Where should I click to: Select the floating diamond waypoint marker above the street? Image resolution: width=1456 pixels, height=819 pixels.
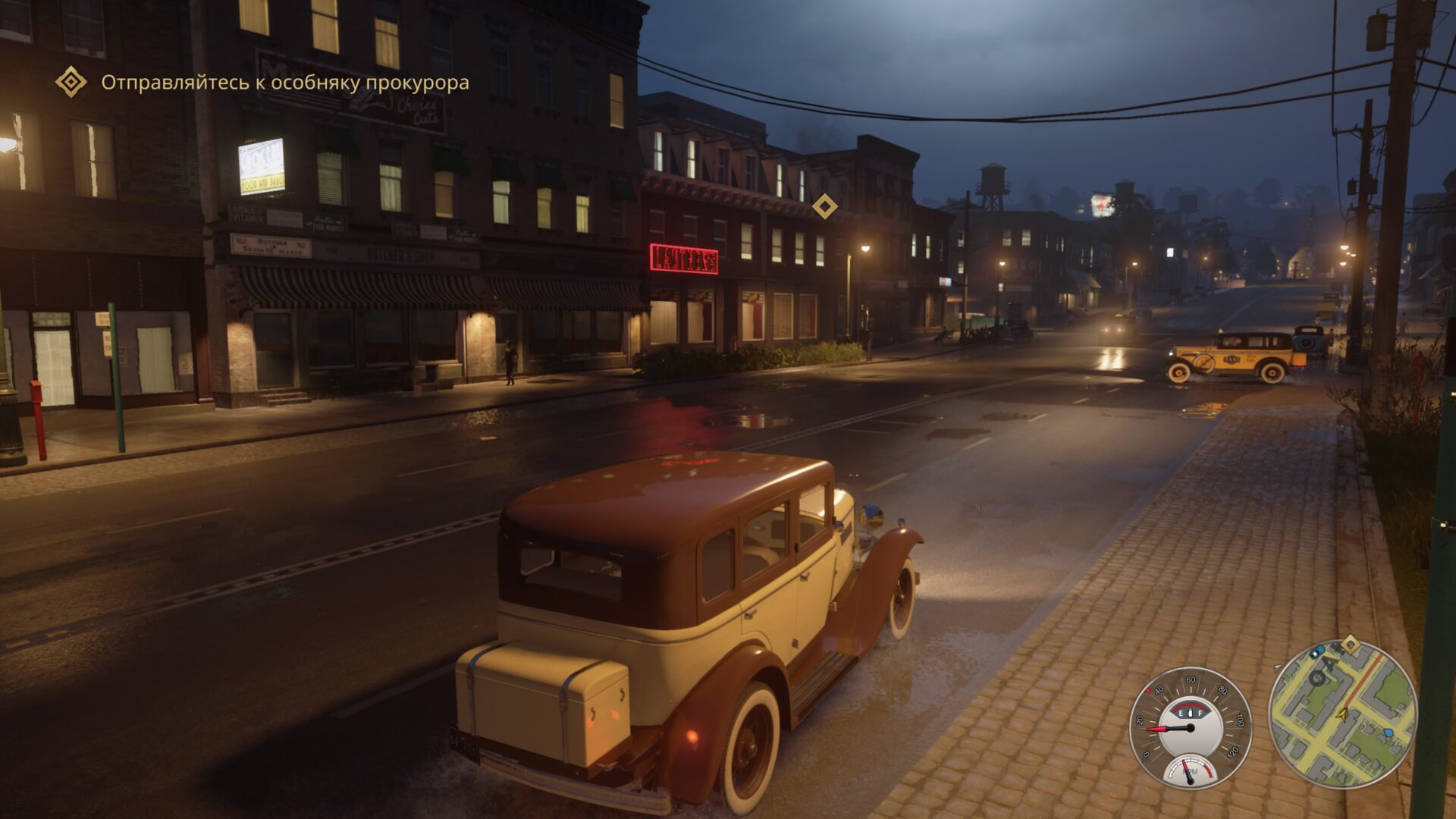(x=824, y=206)
